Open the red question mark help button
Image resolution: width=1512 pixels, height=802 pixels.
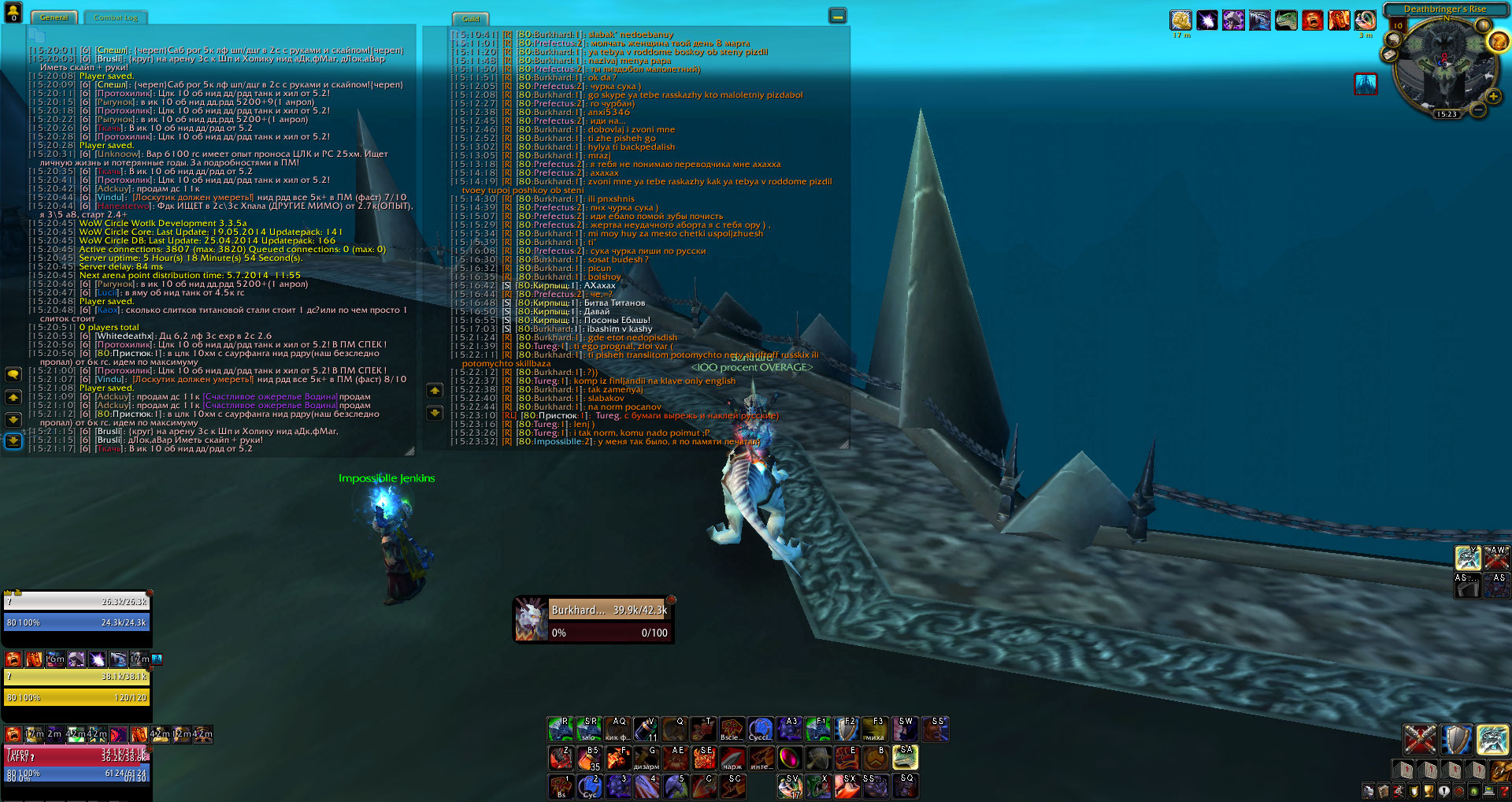coord(1504,792)
